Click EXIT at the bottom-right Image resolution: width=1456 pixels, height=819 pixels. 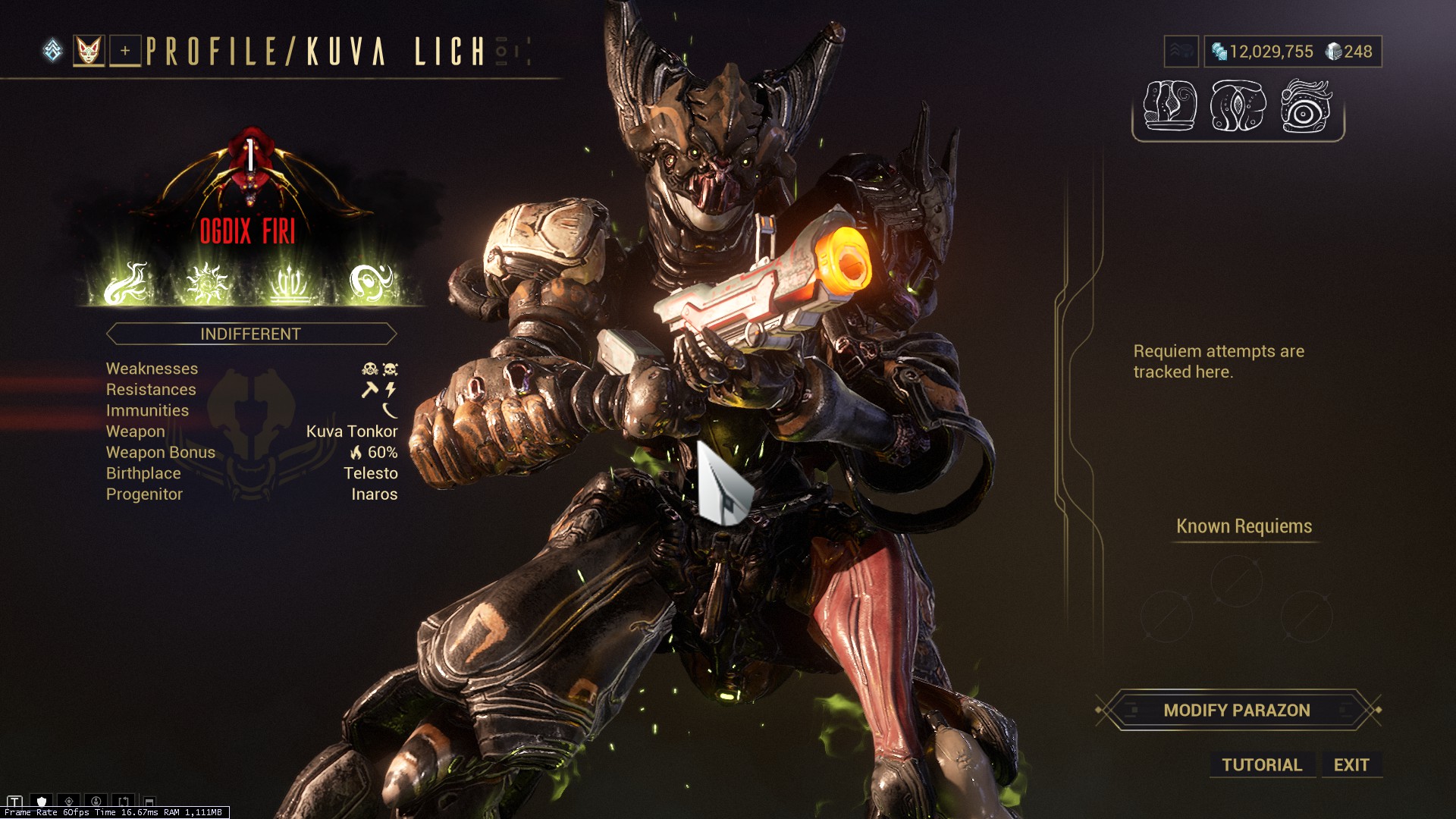(1352, 764)
